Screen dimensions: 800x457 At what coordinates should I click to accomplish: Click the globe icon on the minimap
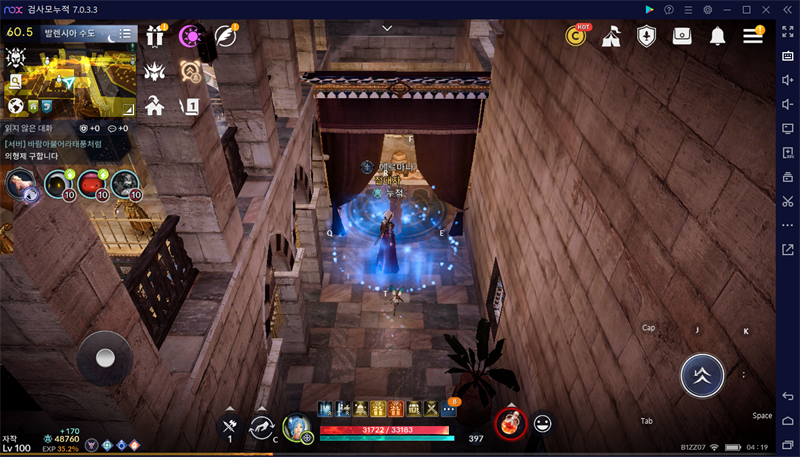click(x=15, y=106)
